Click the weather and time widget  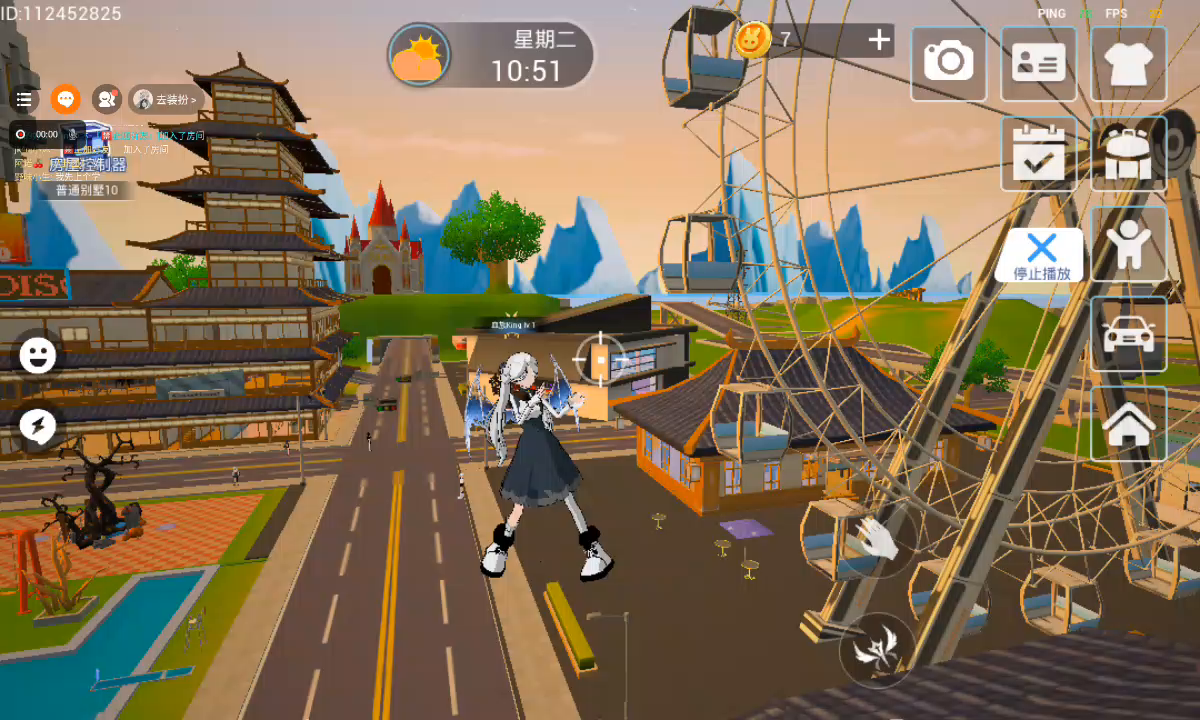click(490, 55)
